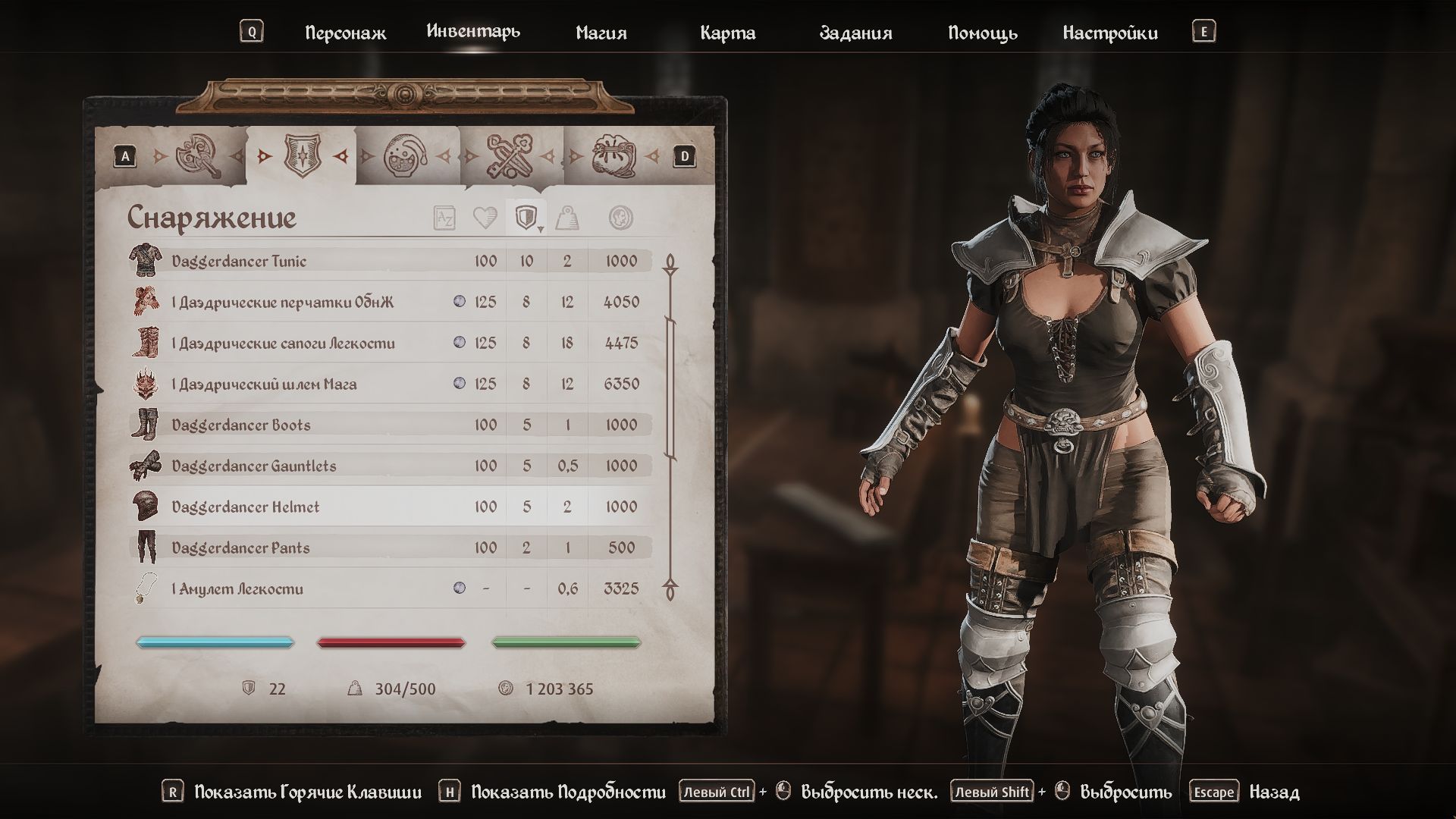The image size is (1456, 819).
Task: Select the potion alchemy tab
Action: click(x=406, y=156)
